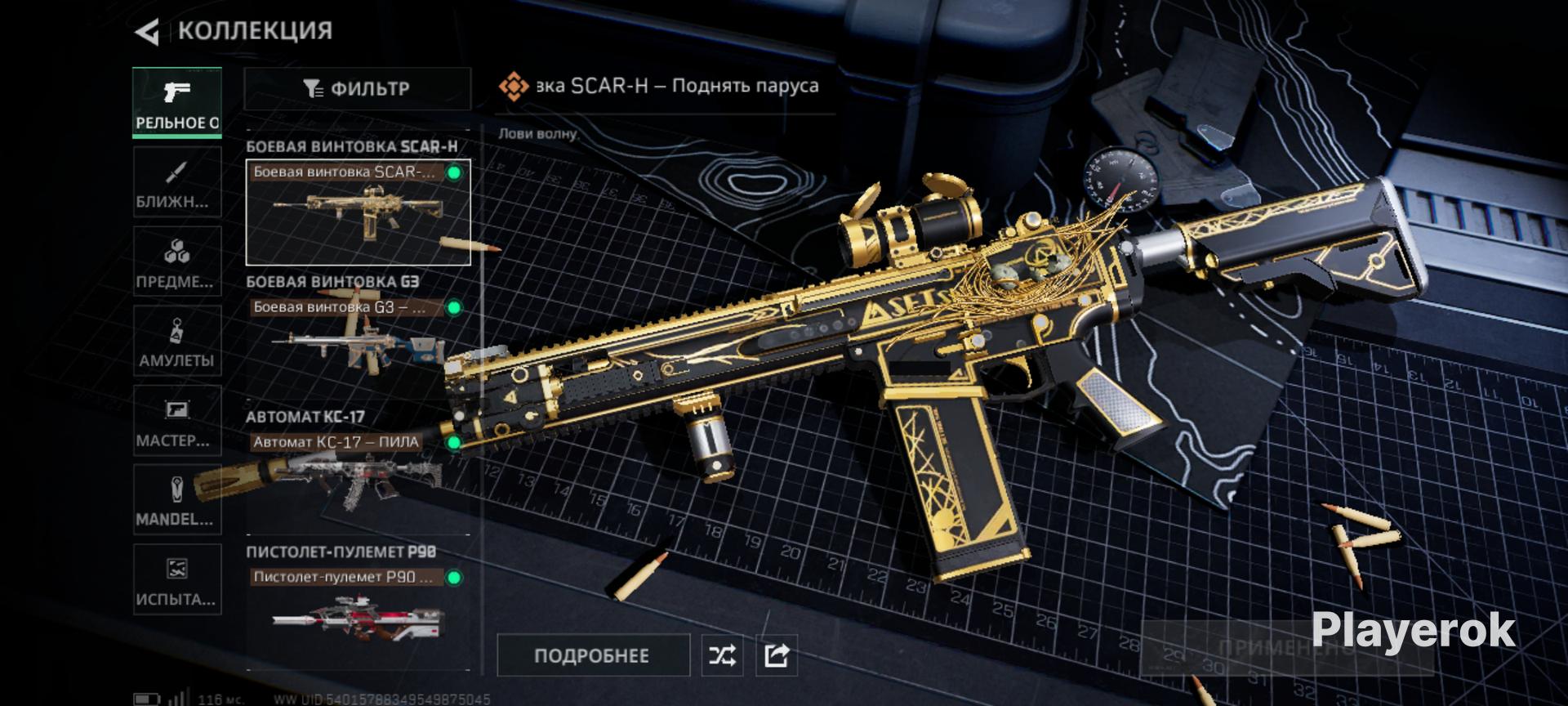1568x706 pixels.
Task: Open the Предметы category tab
Action: (x=177, y=262)
